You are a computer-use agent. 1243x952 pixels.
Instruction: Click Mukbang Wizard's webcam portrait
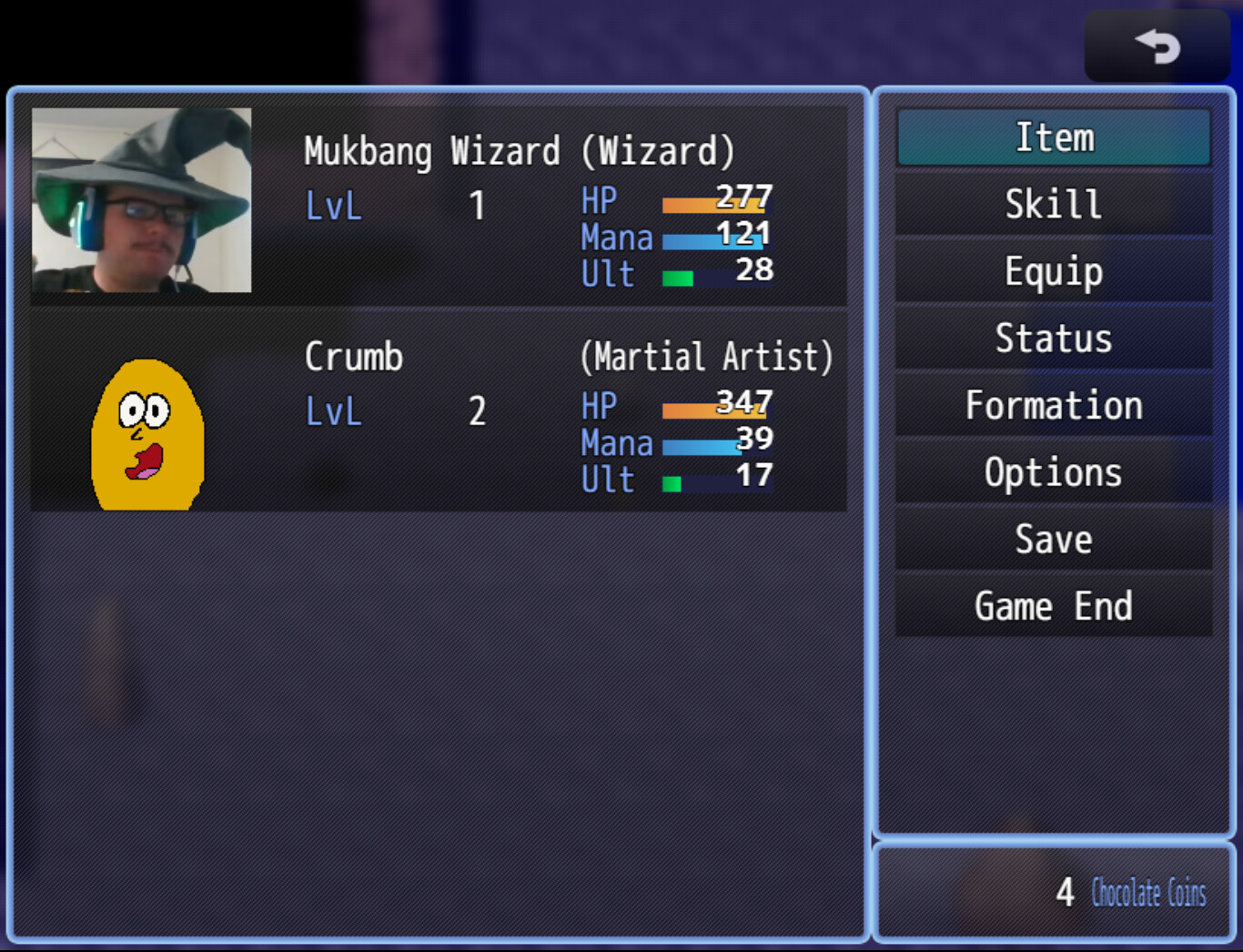[140, 202]
